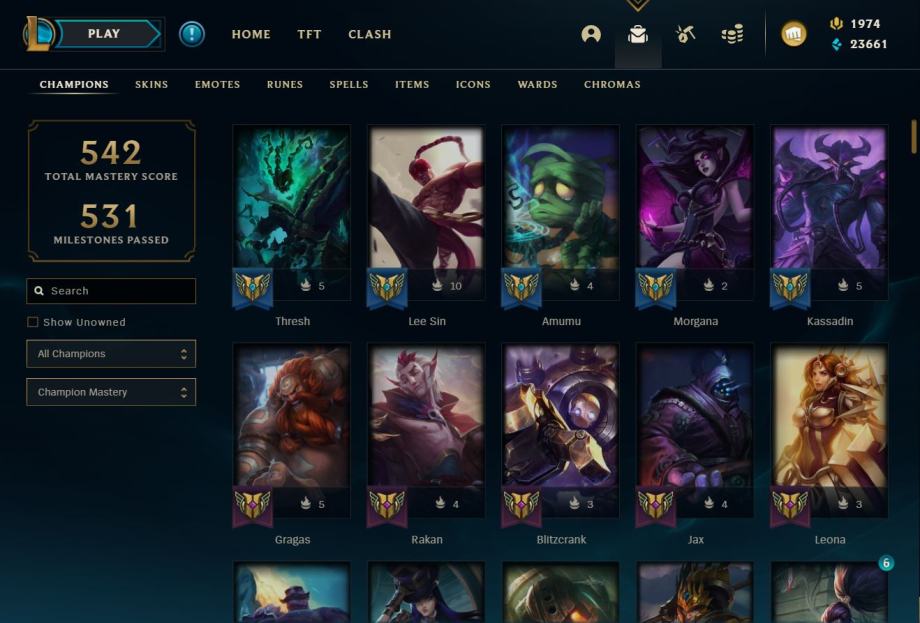View the WARDS tab
The height and width of the screenshot is (623, 920).
(537, 84)
